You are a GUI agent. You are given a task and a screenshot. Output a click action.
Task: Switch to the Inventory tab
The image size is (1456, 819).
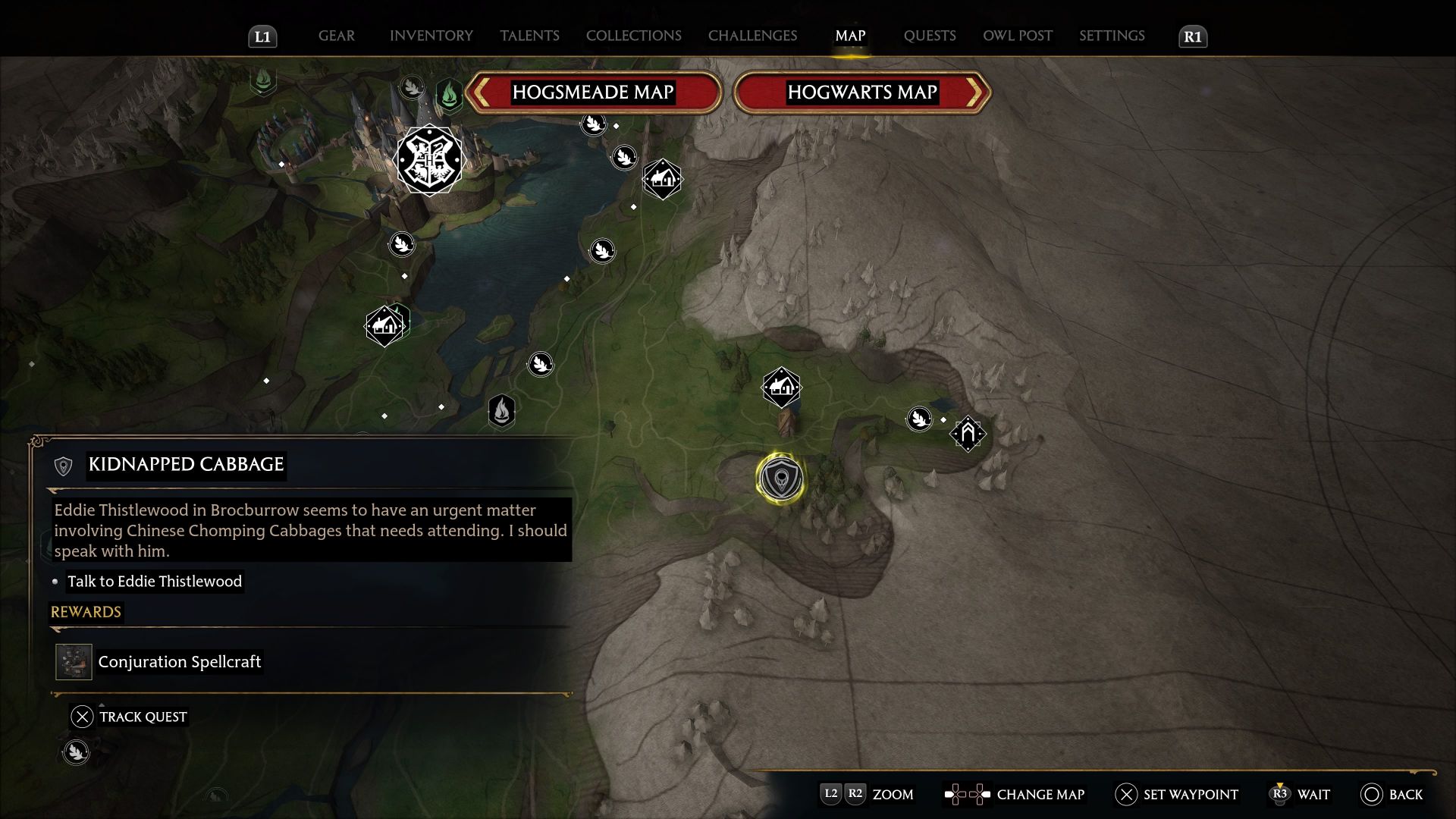click(x=431, y=36)
